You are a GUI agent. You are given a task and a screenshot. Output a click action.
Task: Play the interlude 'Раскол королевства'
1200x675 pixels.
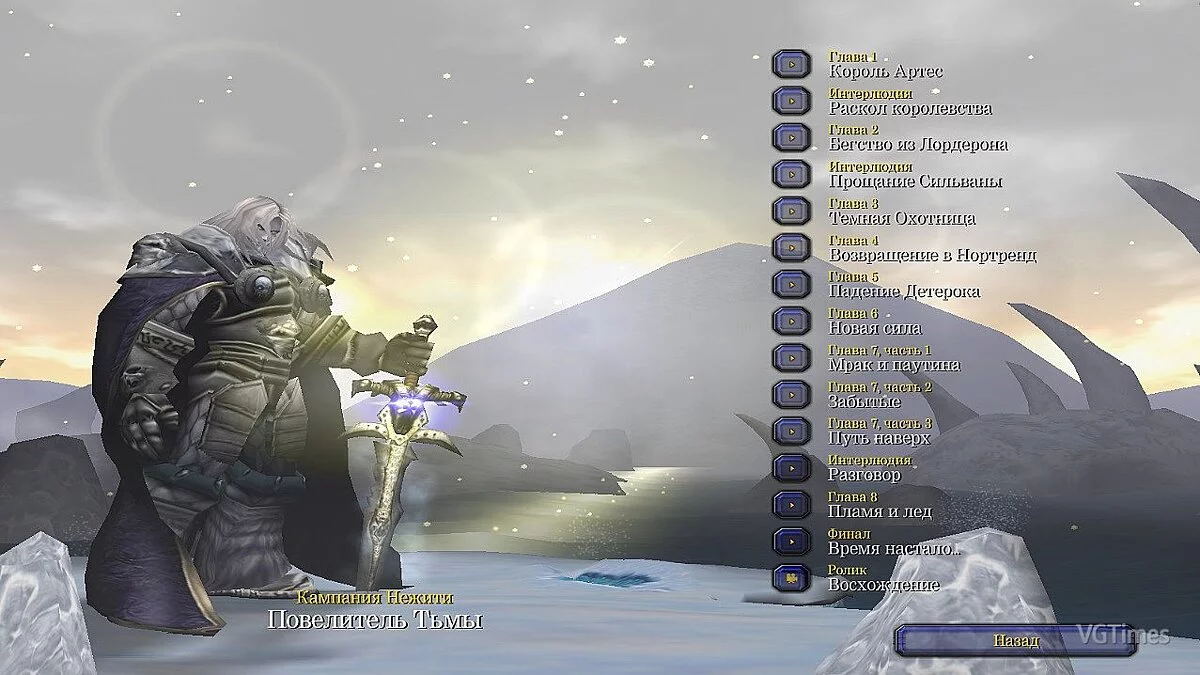791,101
